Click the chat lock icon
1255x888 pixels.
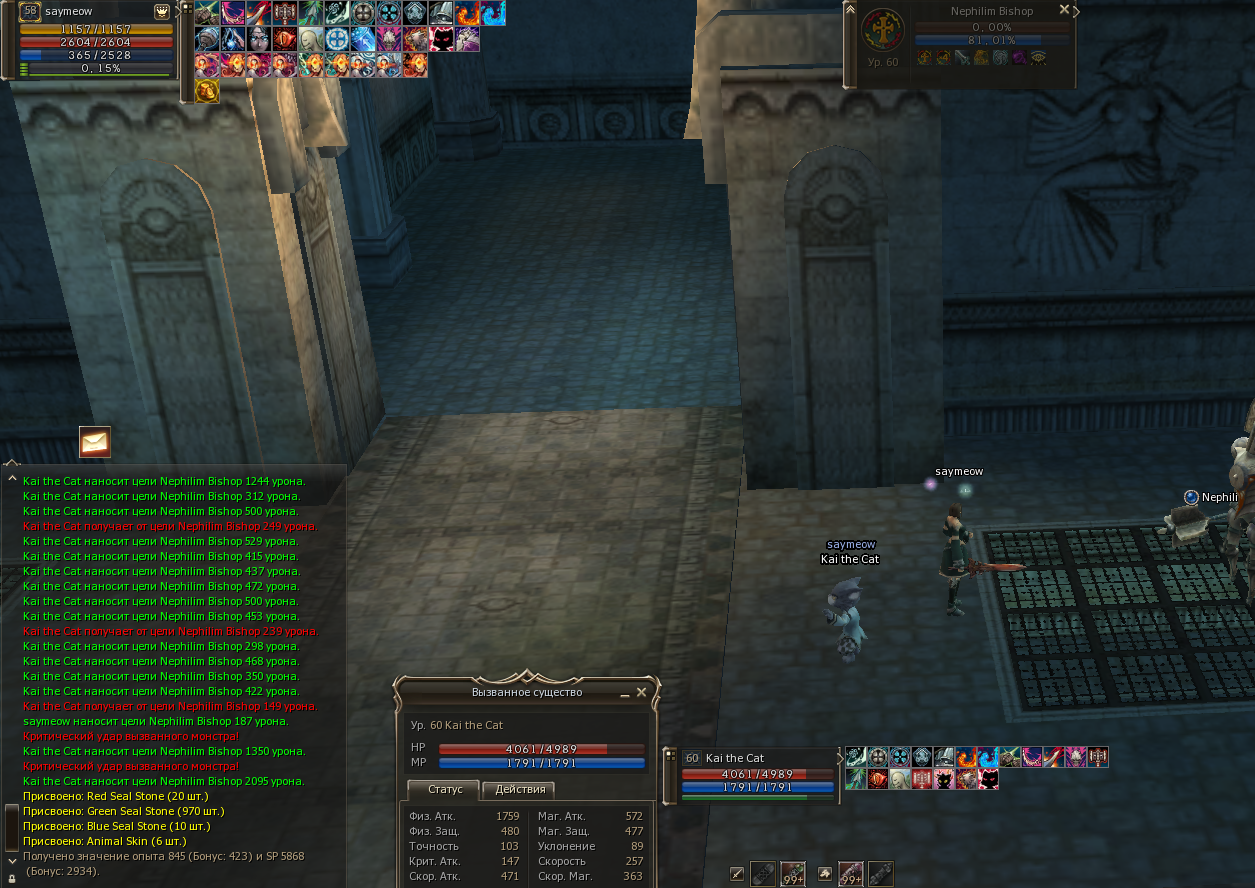point(11,878)
